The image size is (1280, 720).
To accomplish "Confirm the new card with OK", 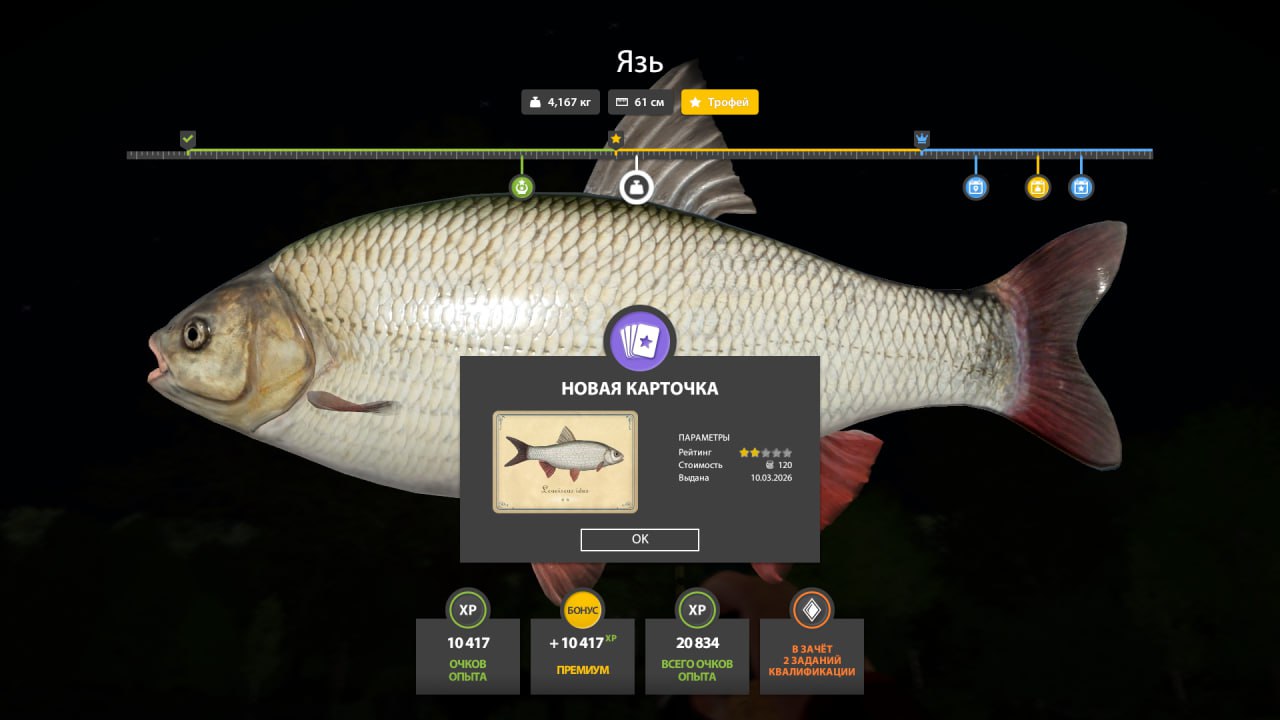I will [x=640, y=539].
